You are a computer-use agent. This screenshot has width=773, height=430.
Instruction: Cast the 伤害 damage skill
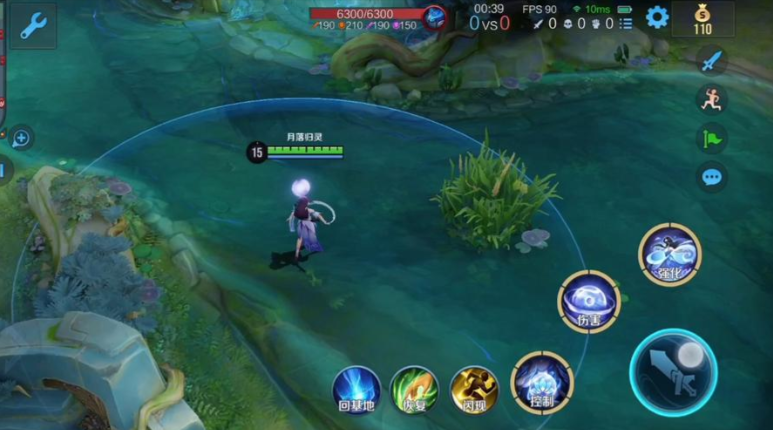pos(589,301)
